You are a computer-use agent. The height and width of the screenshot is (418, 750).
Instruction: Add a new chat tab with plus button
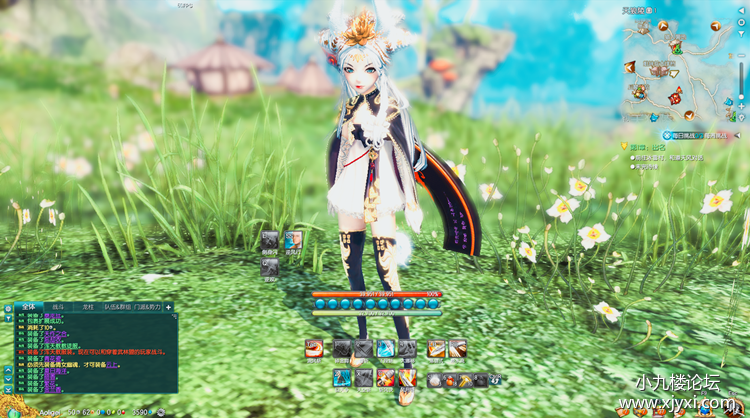coord(169,306)
